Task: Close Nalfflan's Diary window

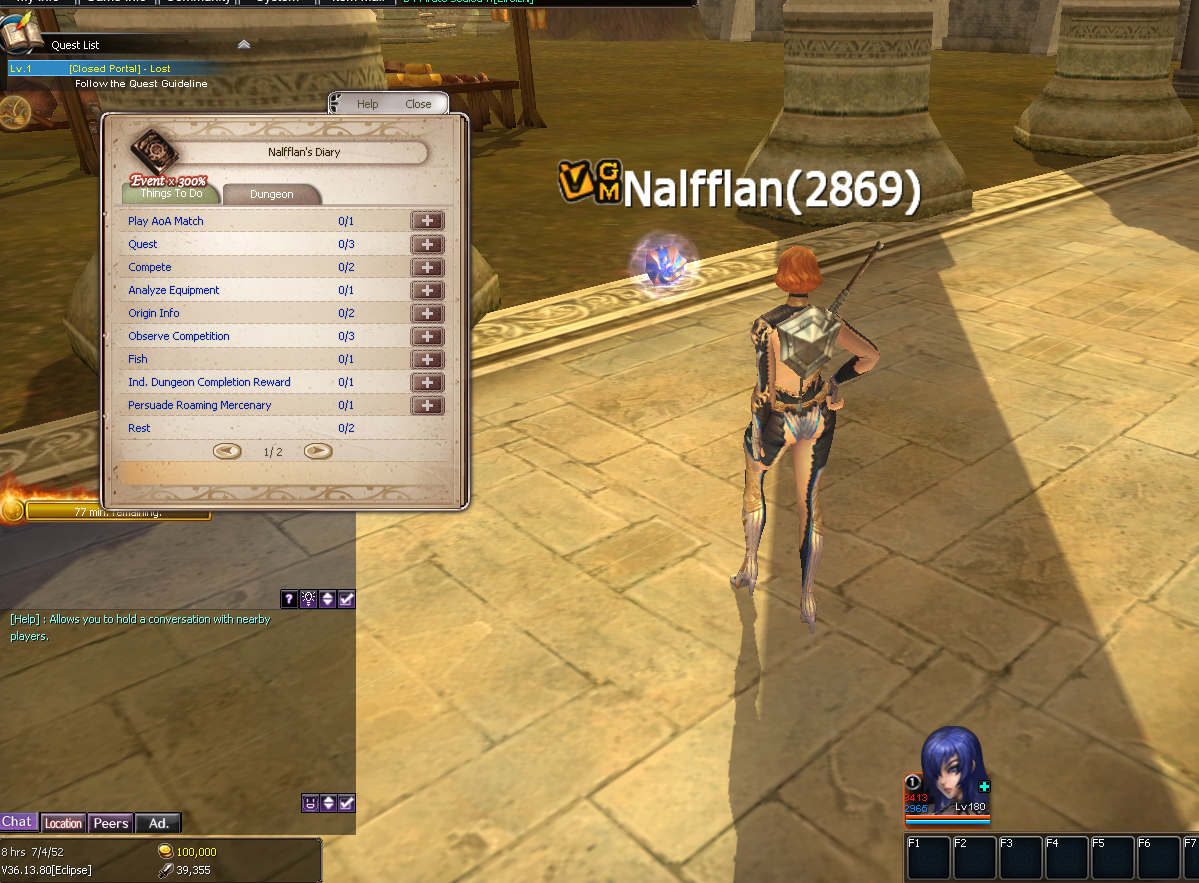Action: [x=418, y=104]
